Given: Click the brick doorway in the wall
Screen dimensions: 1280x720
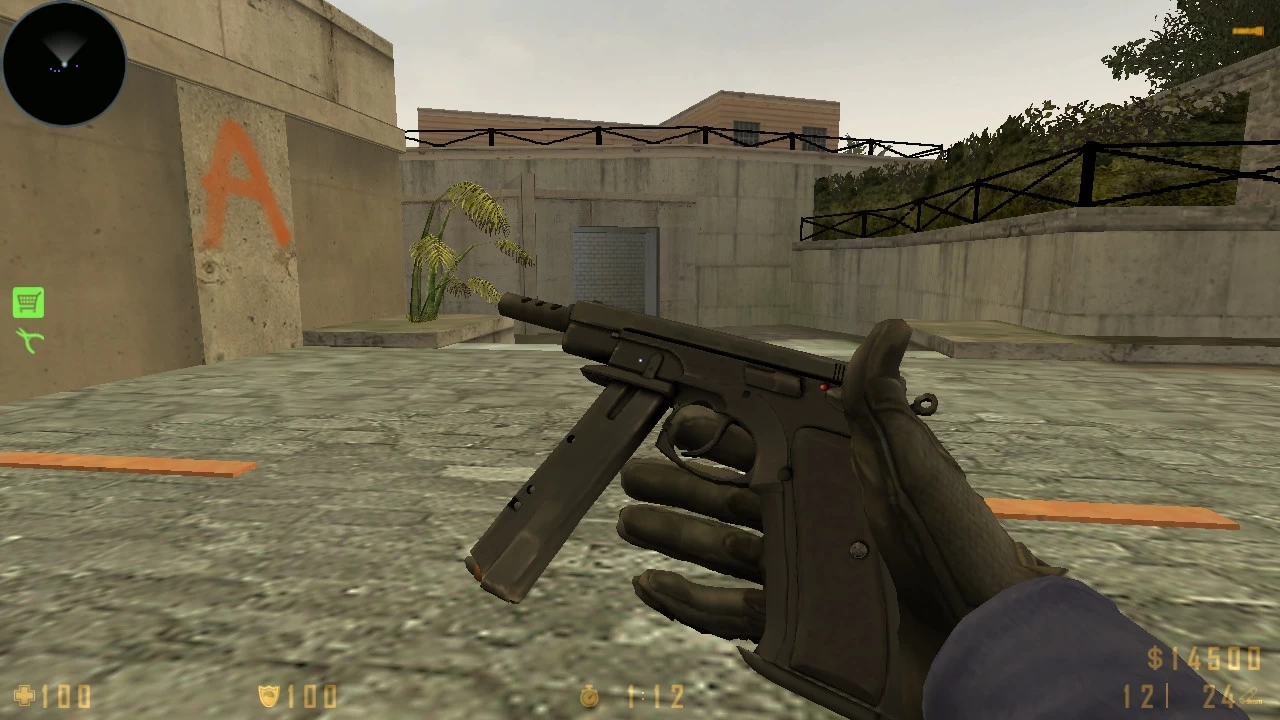Looking at the screenshot, I should [613, 263].
